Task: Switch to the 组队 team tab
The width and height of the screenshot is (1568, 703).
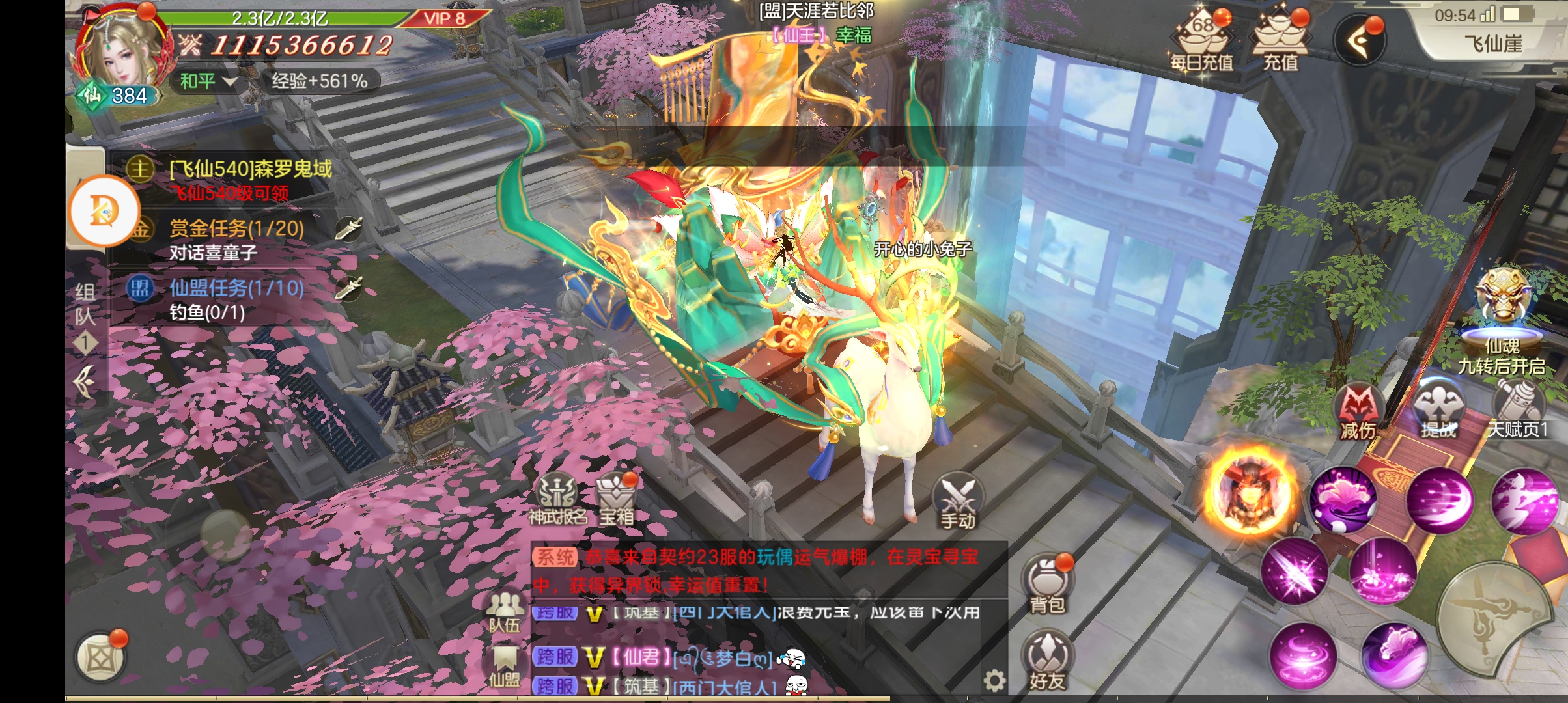Action: (x=85, y=304)
